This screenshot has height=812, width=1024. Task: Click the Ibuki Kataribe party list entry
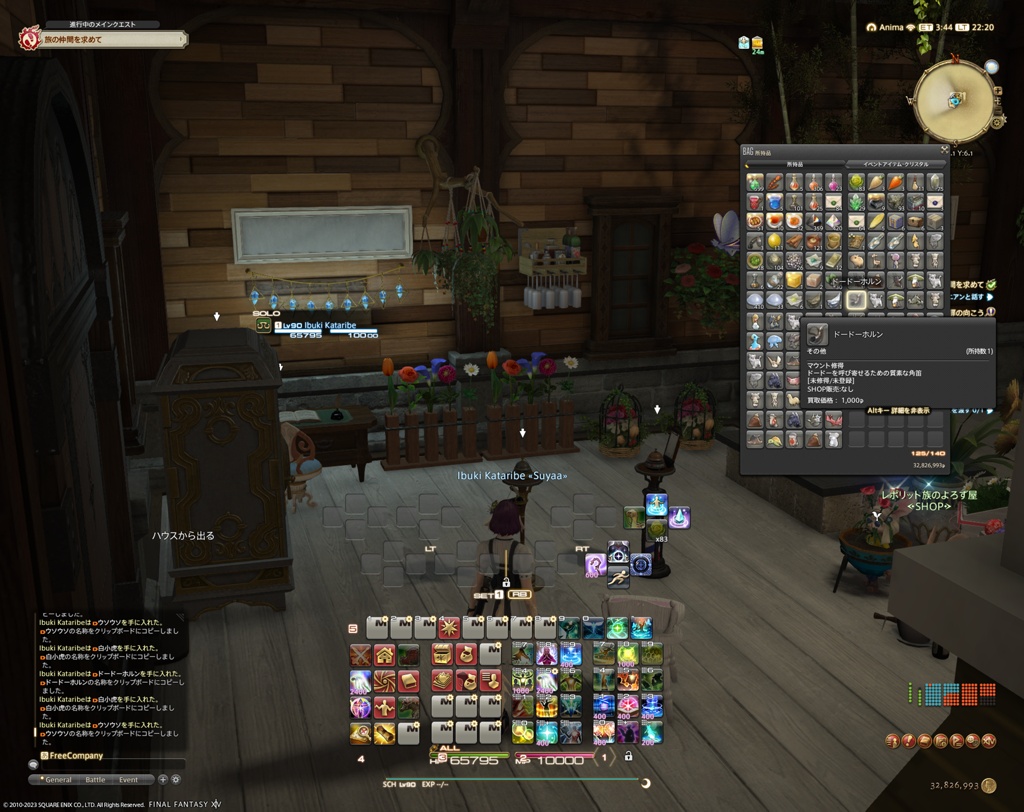[x=315, y=326]
